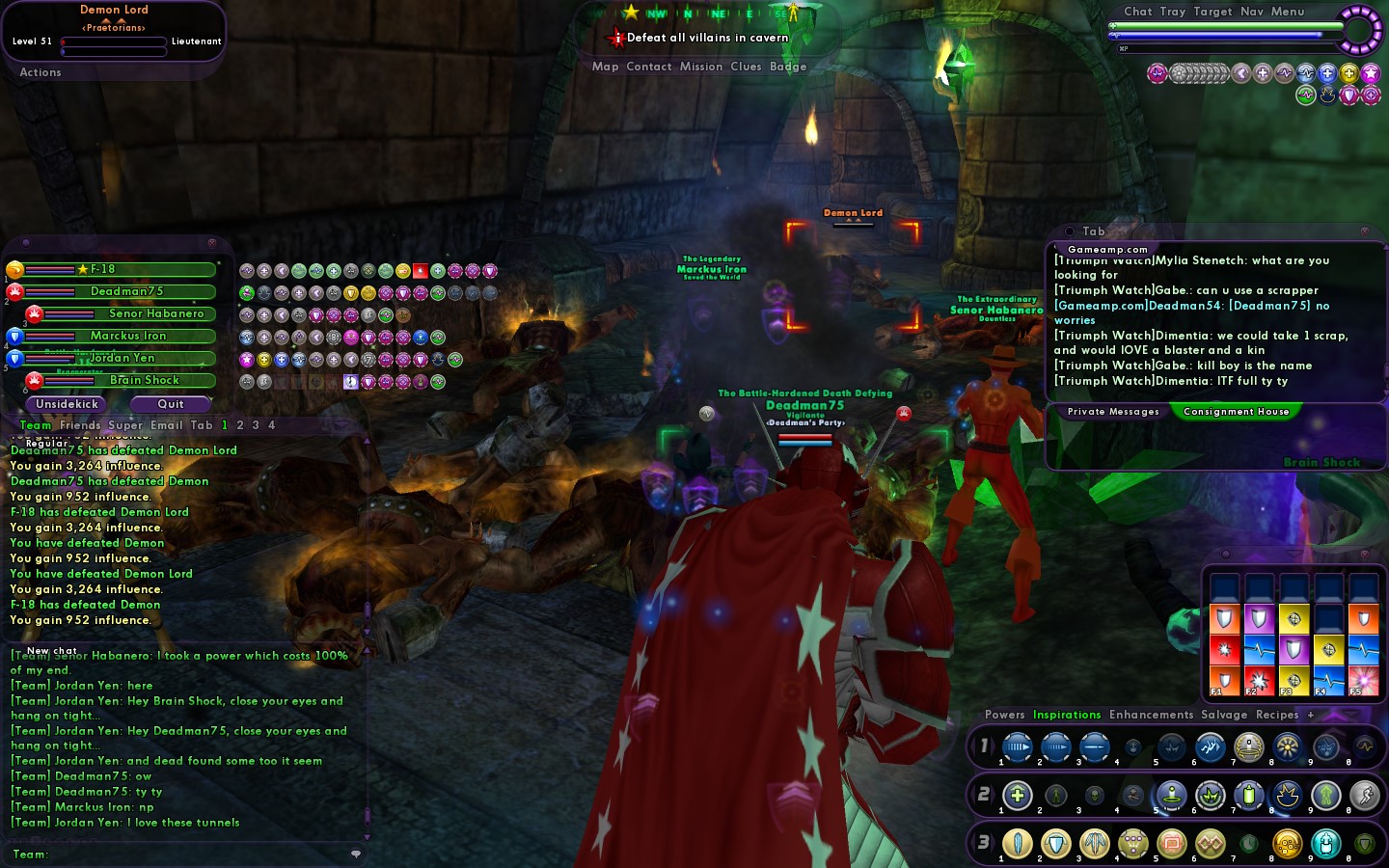Open the Clues list
The height and width of the screenshot is (868, 1389).
click(x=746, y=67)
